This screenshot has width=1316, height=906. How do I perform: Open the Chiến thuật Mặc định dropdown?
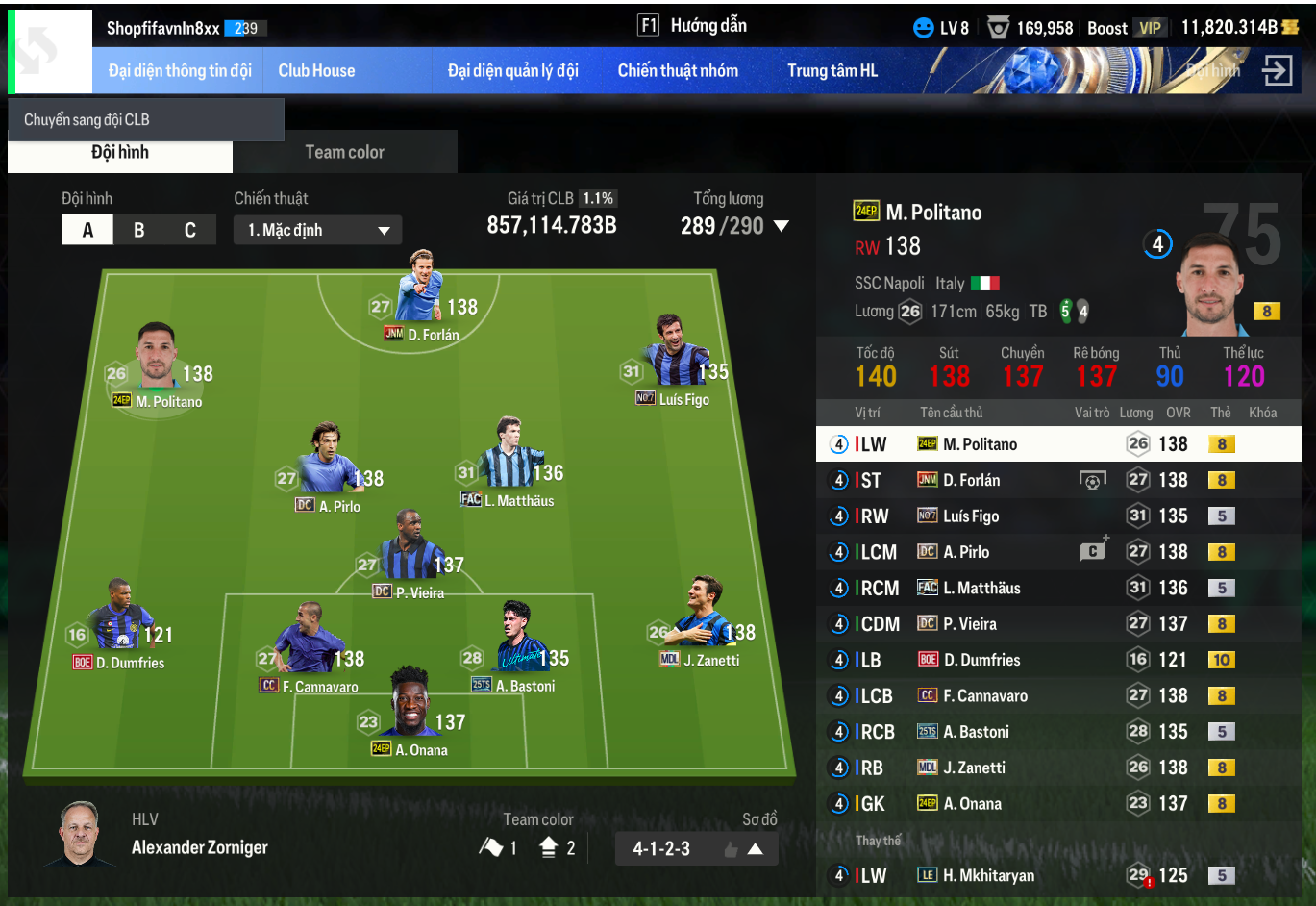(x=317, y=230)
